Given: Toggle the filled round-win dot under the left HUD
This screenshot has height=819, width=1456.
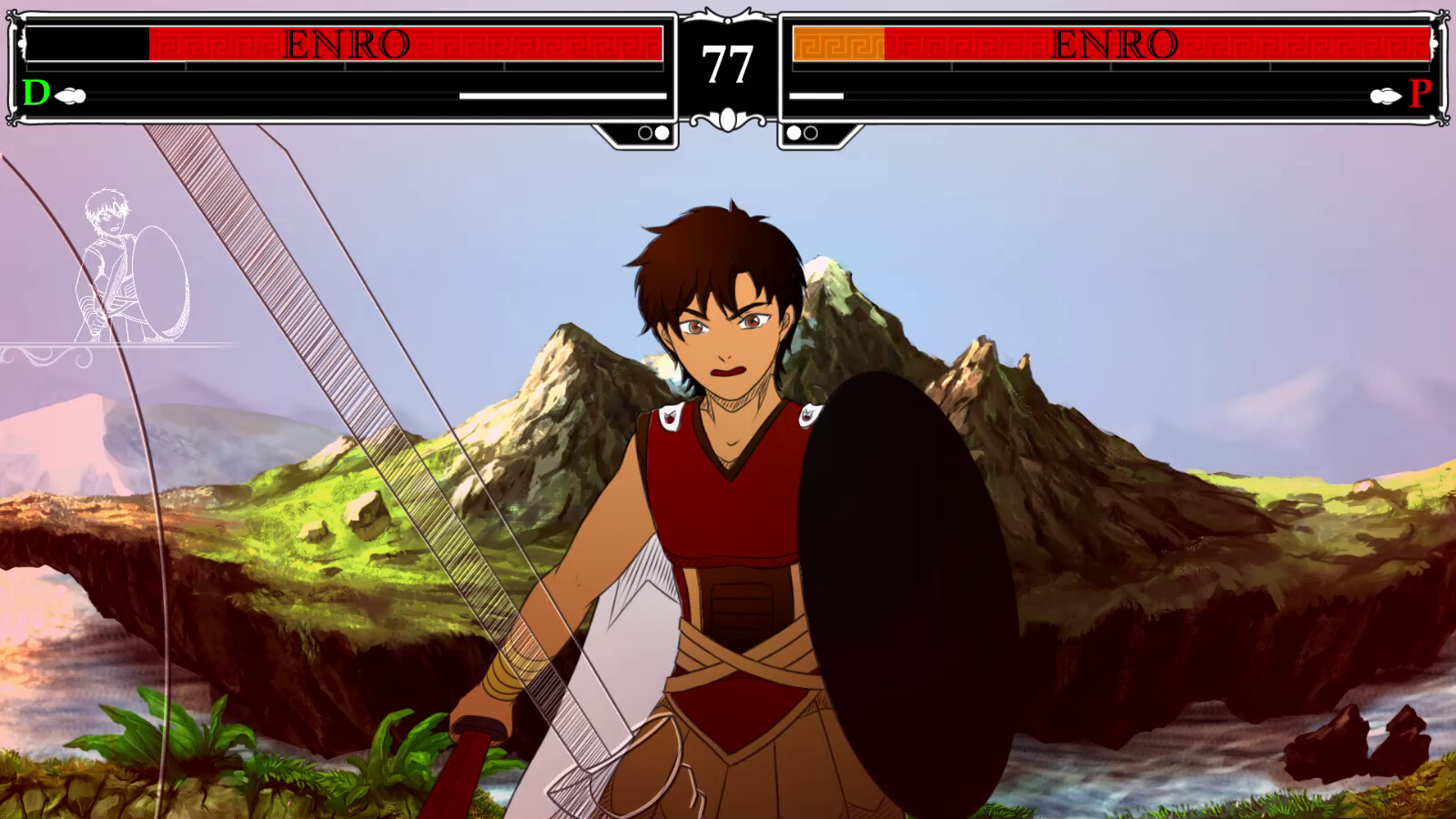Looking at the screenshot, I should [662, 135].
